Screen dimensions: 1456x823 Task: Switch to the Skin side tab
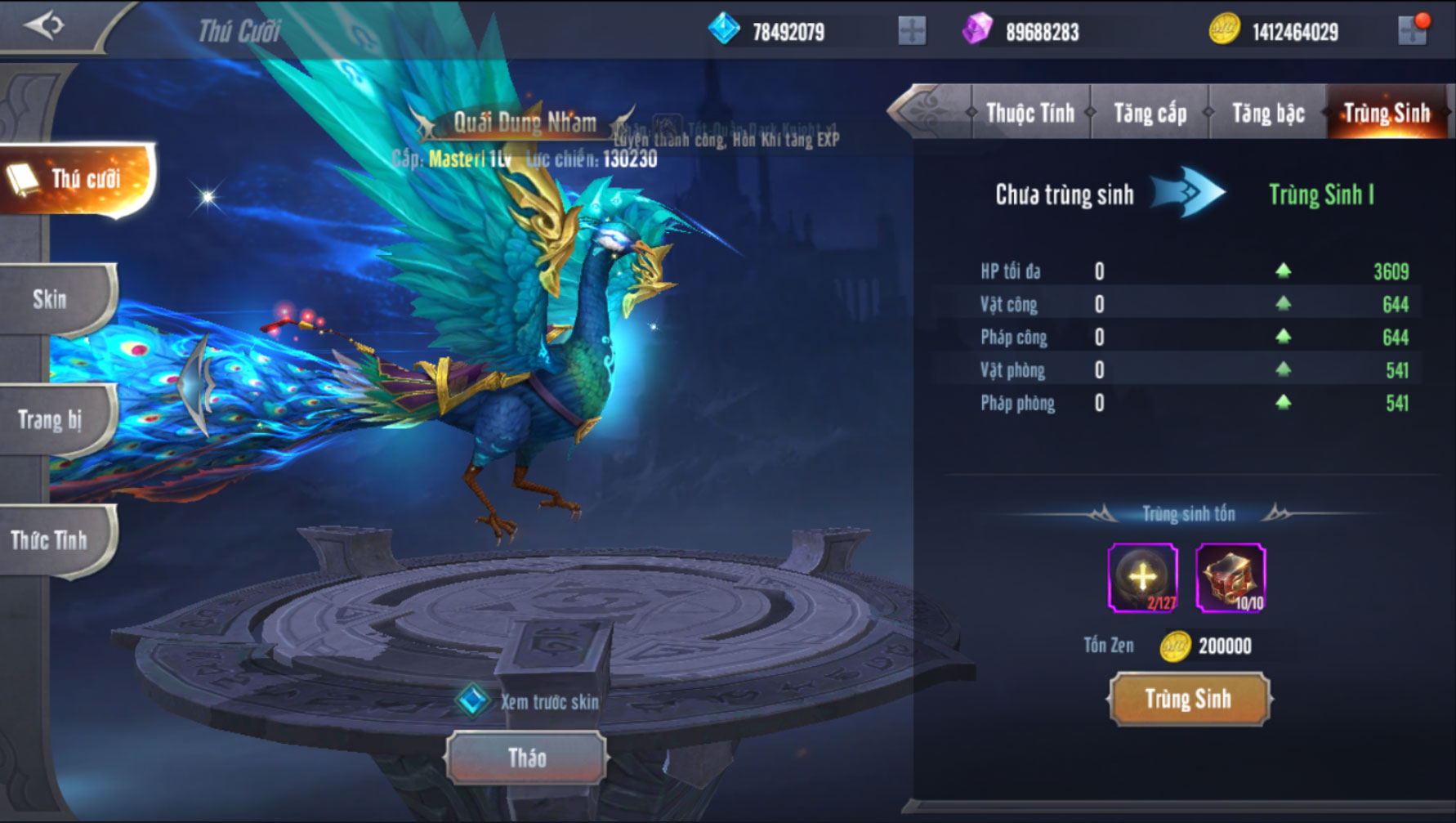[x=52, y=299]
